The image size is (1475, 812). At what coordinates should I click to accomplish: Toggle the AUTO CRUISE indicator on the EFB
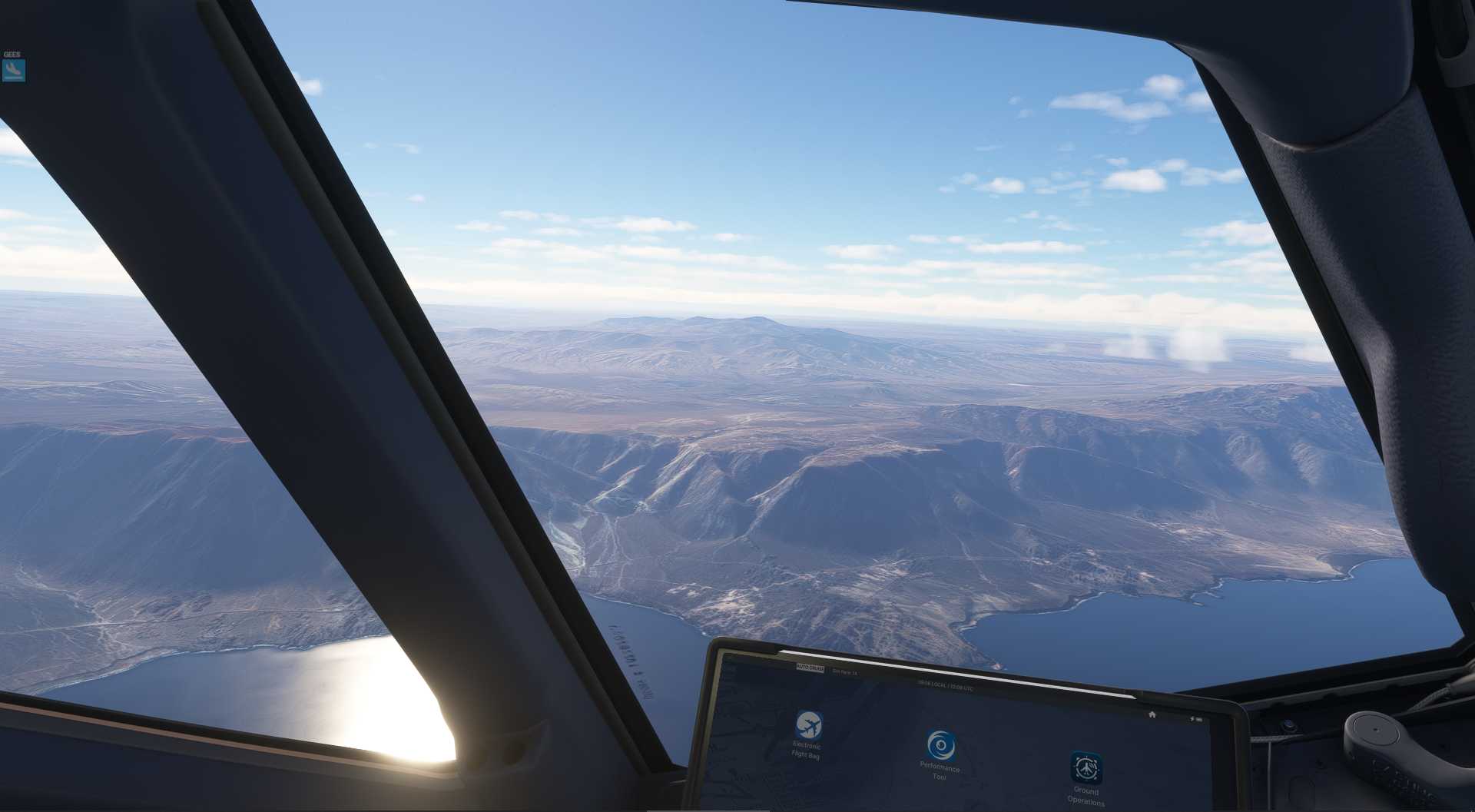(809, 668)
